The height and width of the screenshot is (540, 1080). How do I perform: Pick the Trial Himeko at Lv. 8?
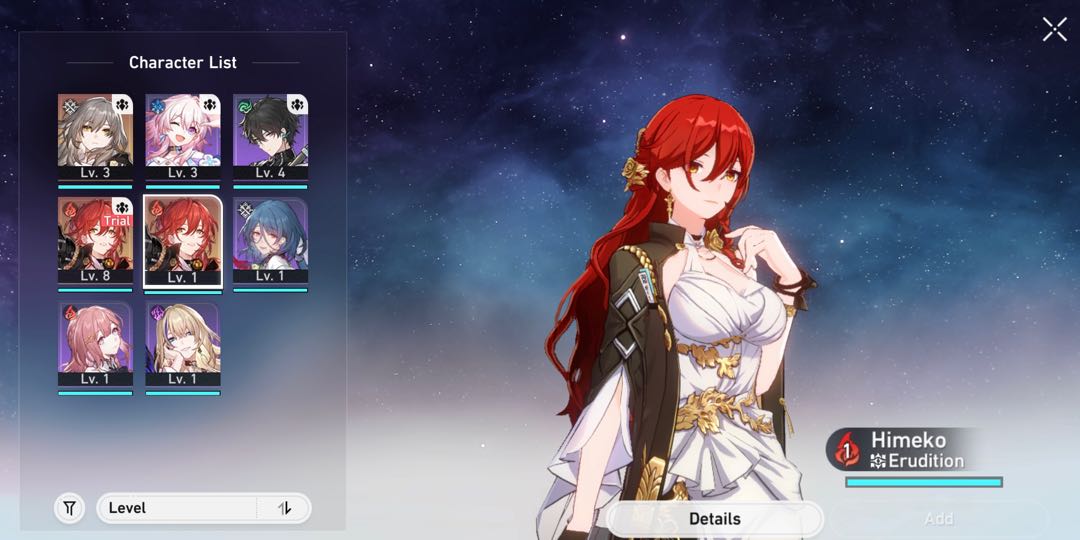(x=95, y=240)
